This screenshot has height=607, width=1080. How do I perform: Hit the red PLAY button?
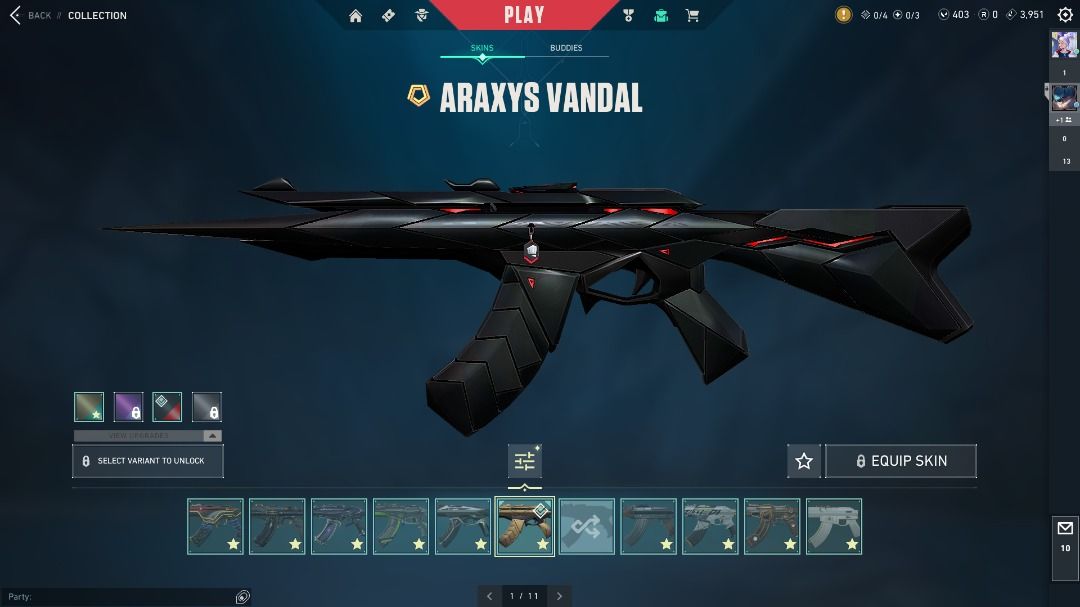(x=524, y=15)
